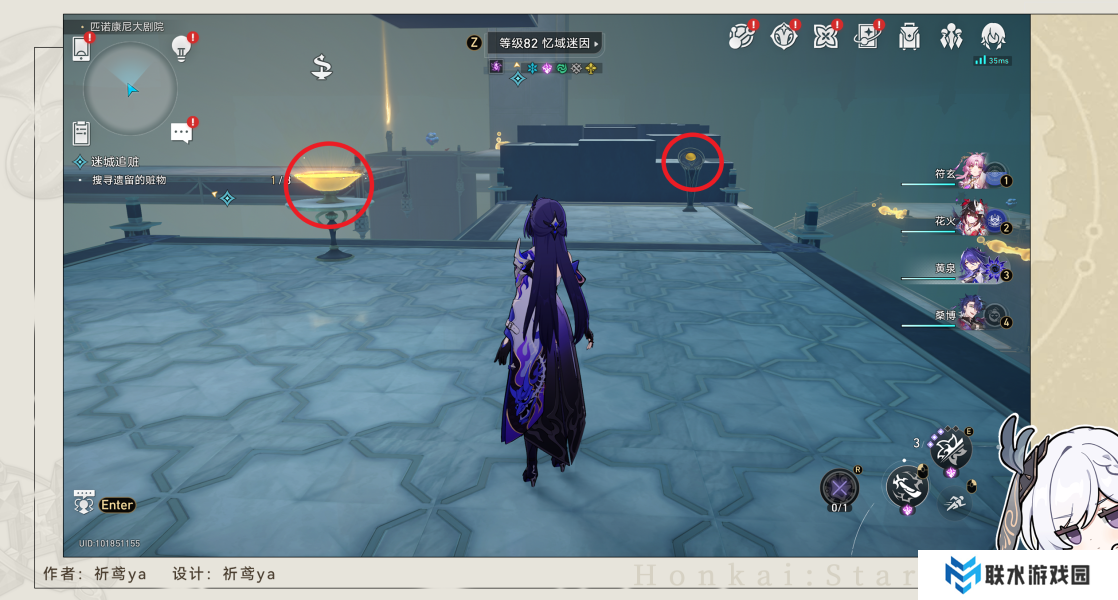The height and width of the screenshot is (600, 1118).
Task: Open the planet orbit travel icon
Action: [740, 37]
